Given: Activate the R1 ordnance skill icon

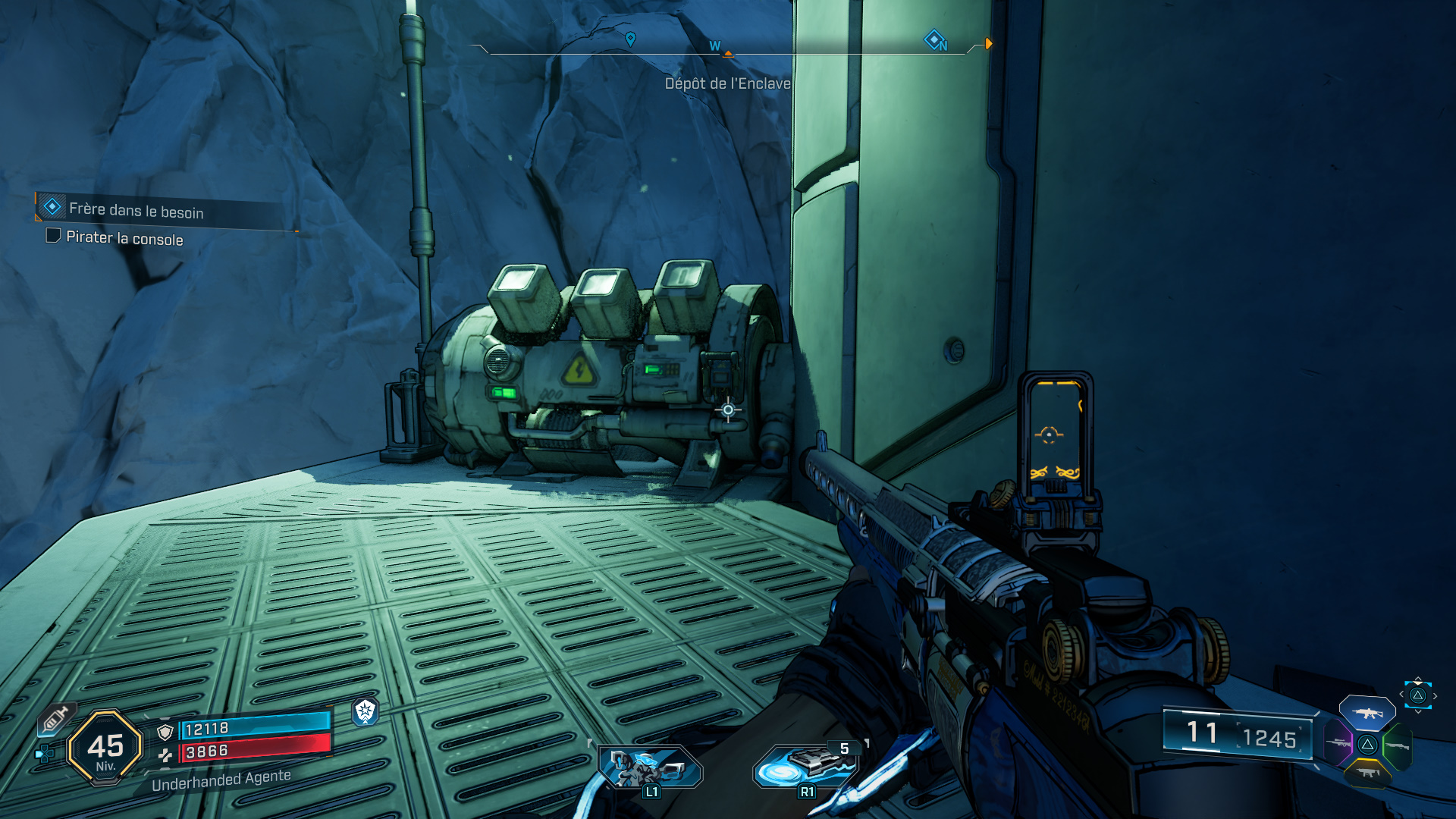Looking at the screenshot, I should (x=805, y=766).
